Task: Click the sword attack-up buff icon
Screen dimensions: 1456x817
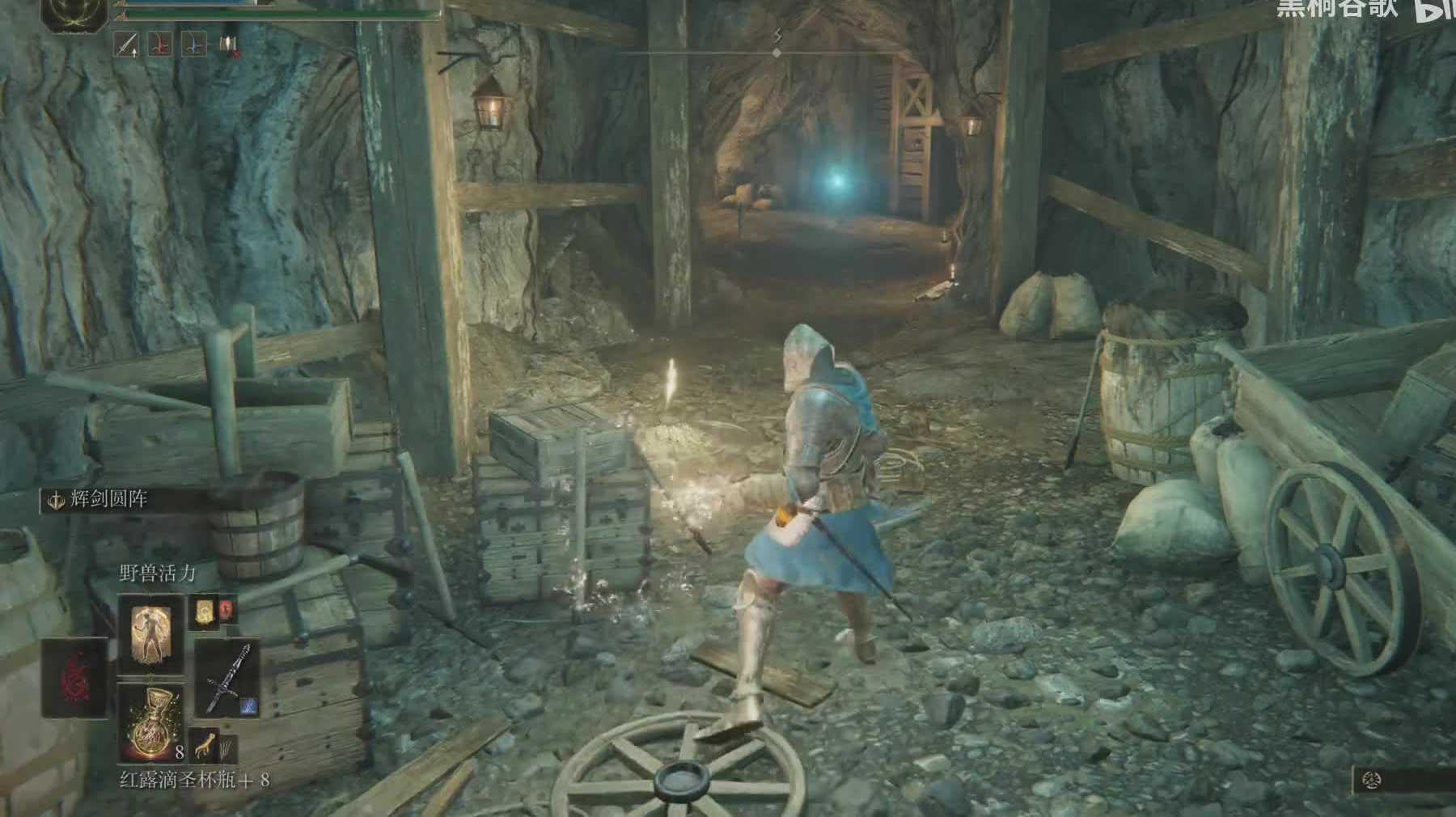Action: pyautogui.click(x=127, y=44)
